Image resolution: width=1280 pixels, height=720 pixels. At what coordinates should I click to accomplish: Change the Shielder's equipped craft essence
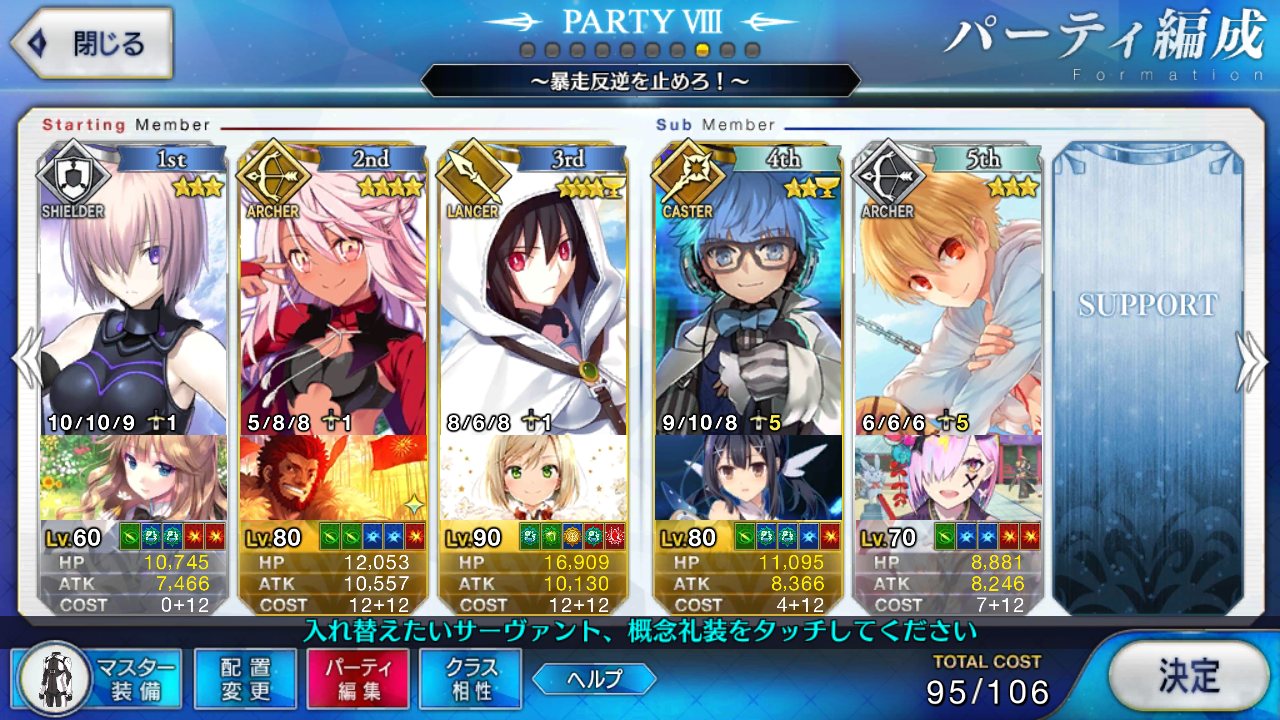click(x=133, y=477)
